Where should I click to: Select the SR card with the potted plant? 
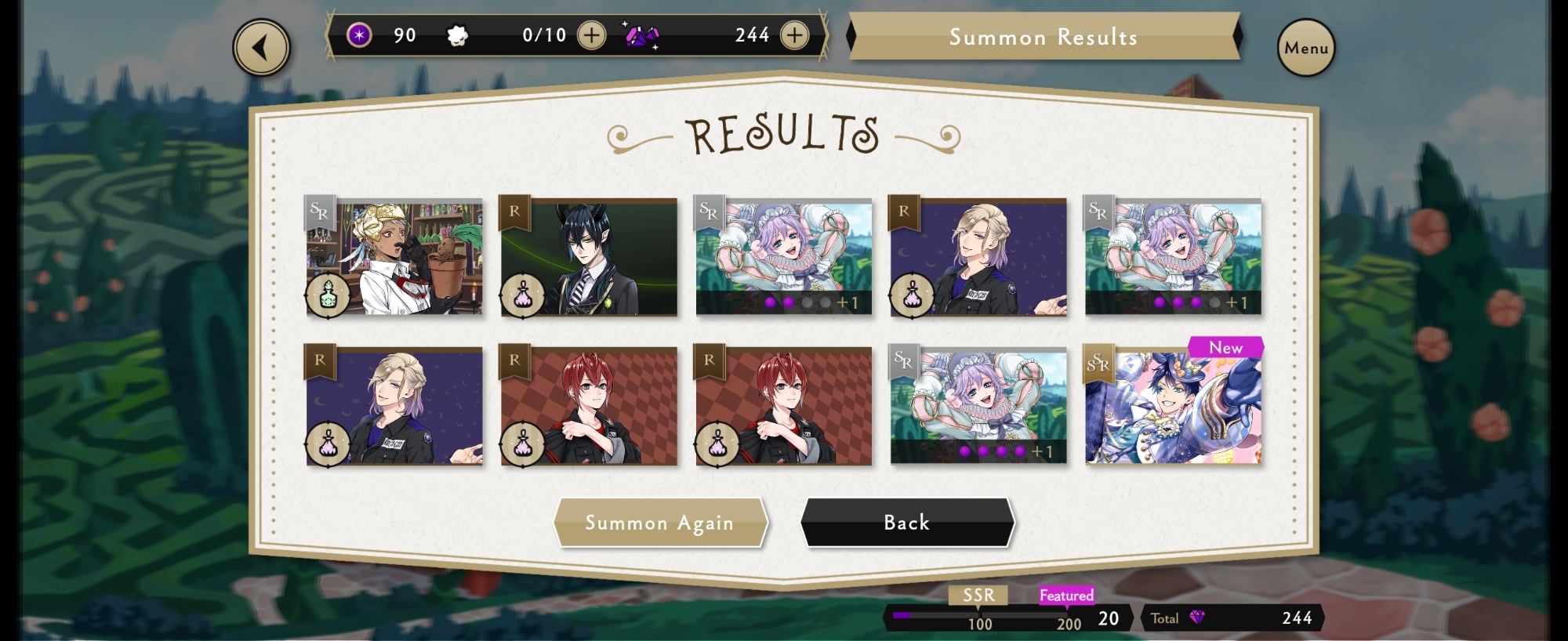pyautogui.click(x=394, y=257)
